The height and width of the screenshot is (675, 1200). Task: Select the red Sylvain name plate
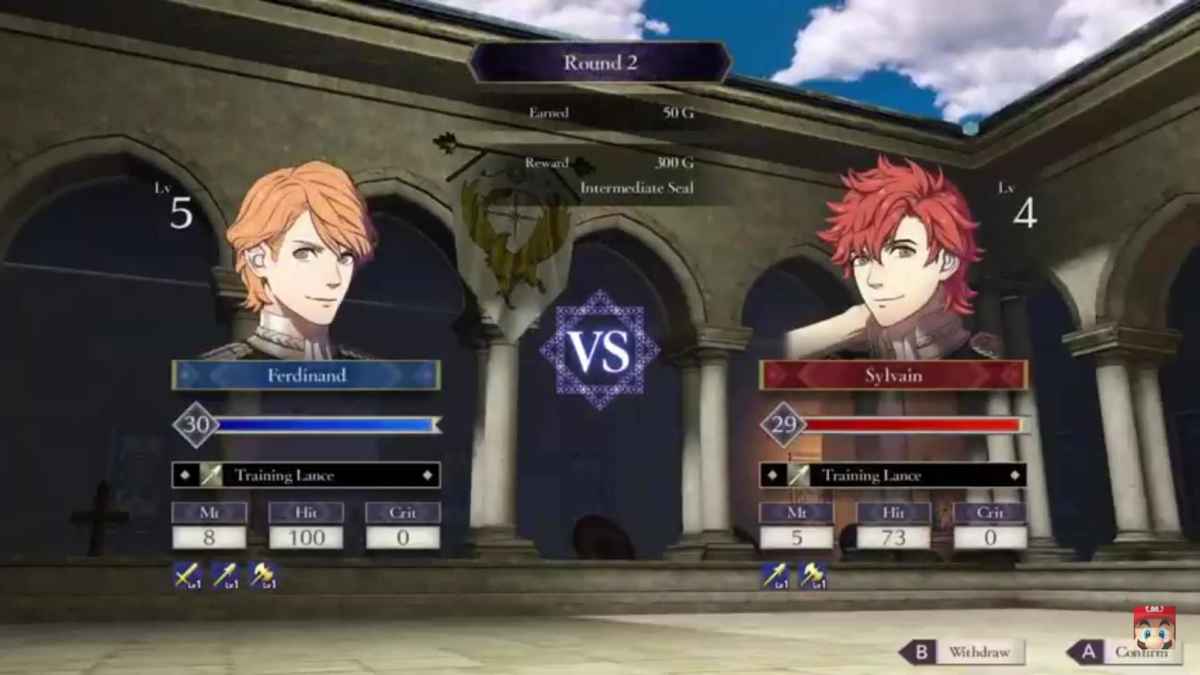pyautogui.click(x=893, y=375)
